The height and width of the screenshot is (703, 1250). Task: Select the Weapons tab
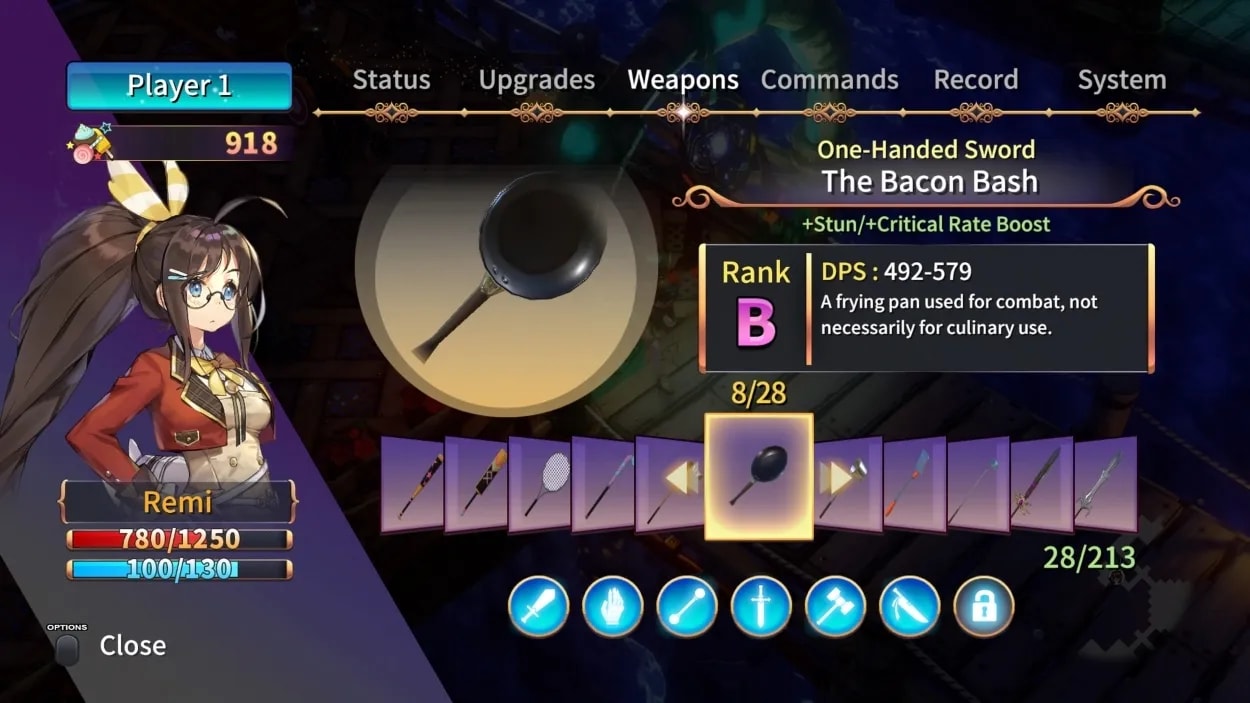pos(683,80)
